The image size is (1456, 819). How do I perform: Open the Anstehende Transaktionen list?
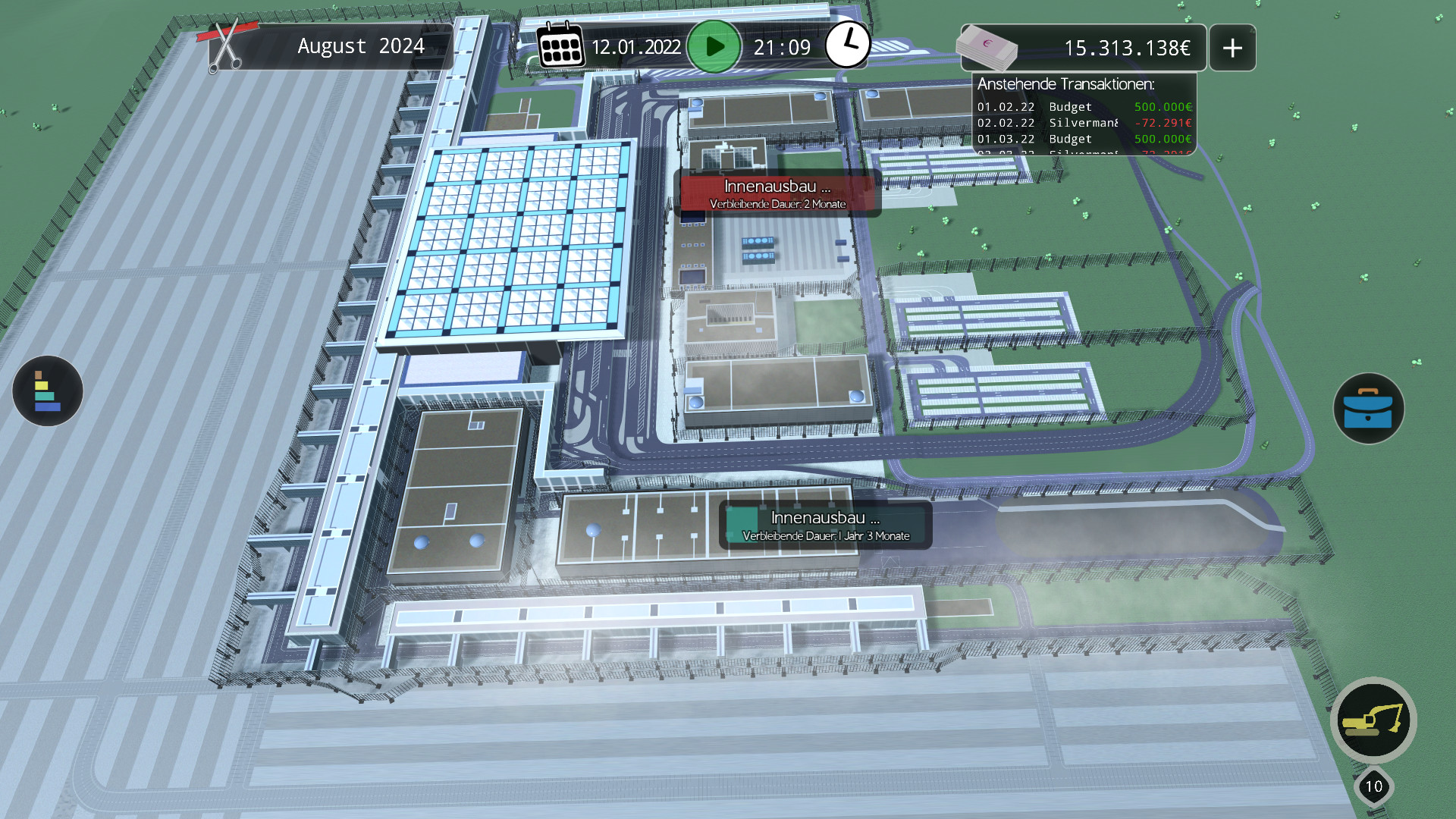(x=1084, y=114)
